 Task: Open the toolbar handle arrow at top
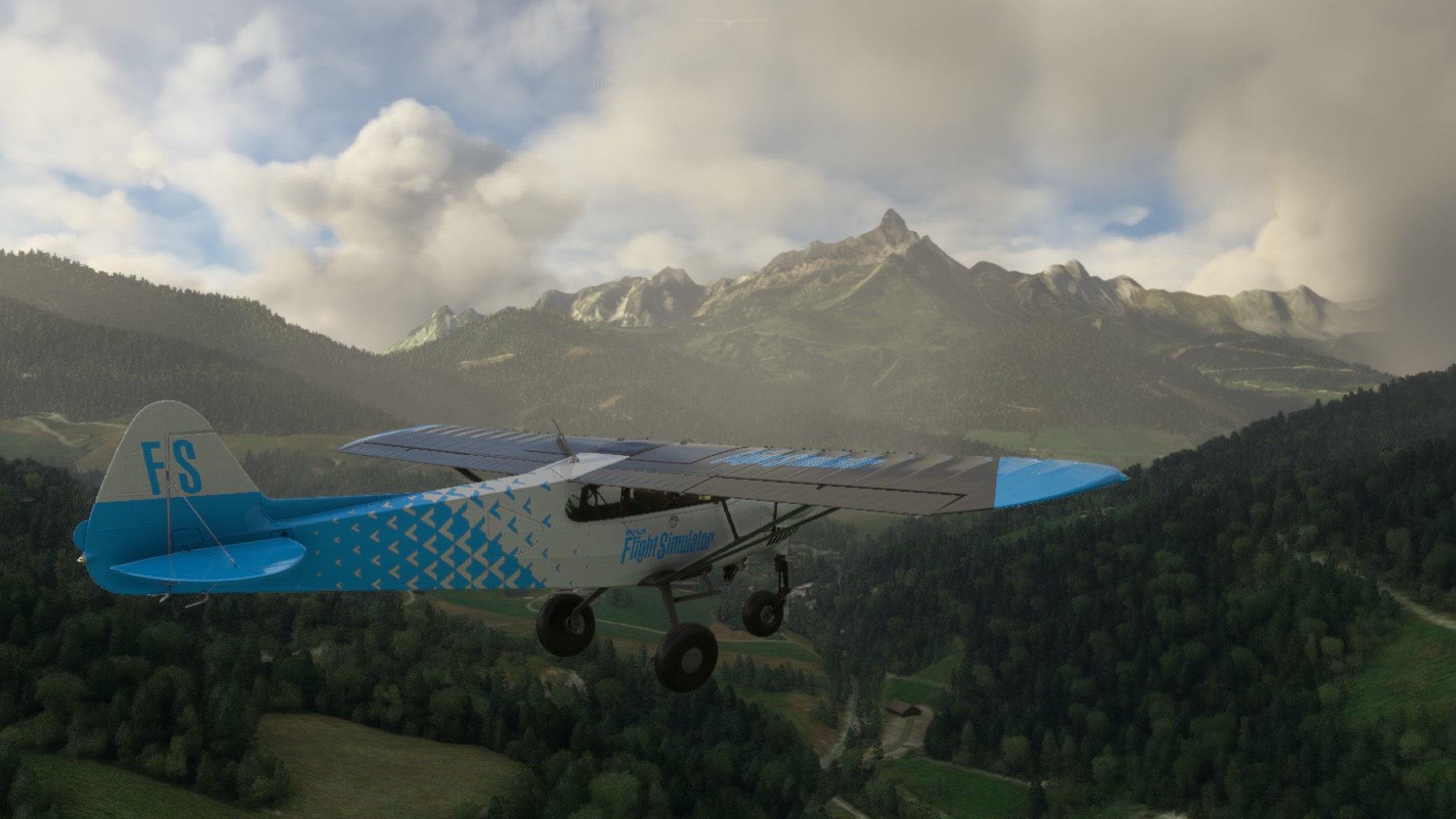(727, 24)
